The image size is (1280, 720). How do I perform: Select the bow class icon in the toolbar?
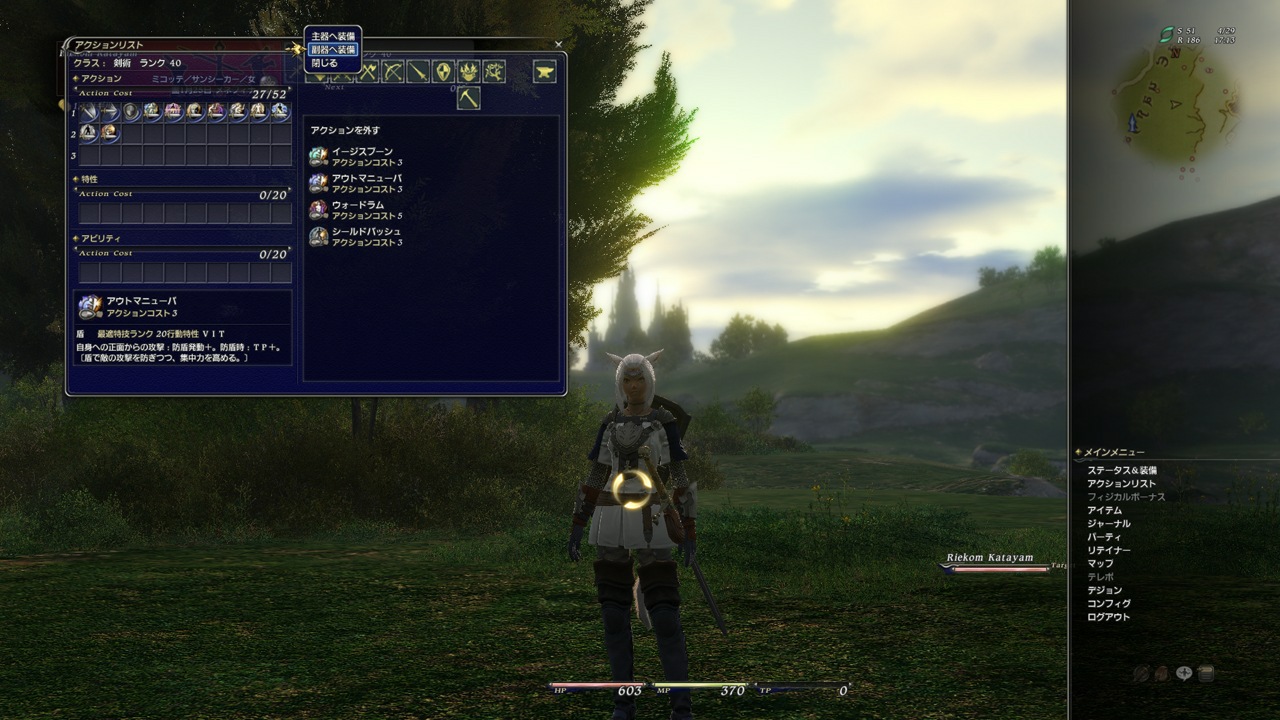[x=394, y=73]
